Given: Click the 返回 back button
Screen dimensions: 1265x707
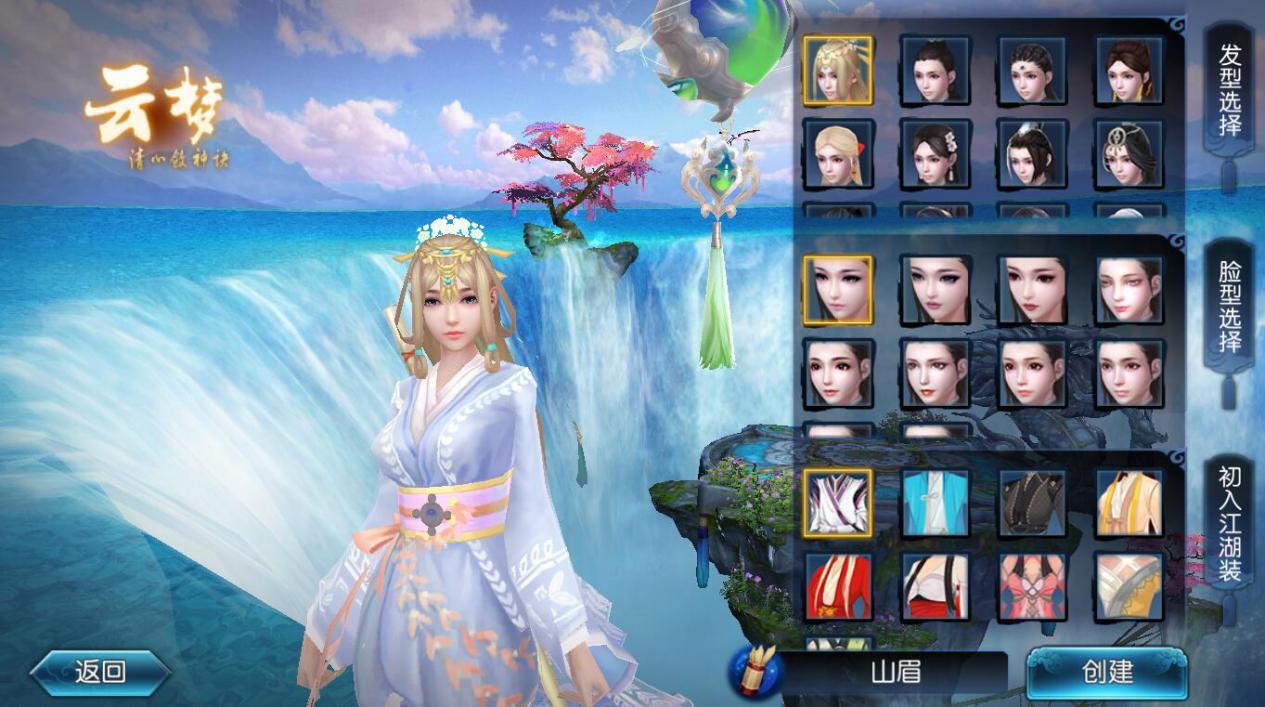Looking at the screenshot, I should tap(100, 672).
